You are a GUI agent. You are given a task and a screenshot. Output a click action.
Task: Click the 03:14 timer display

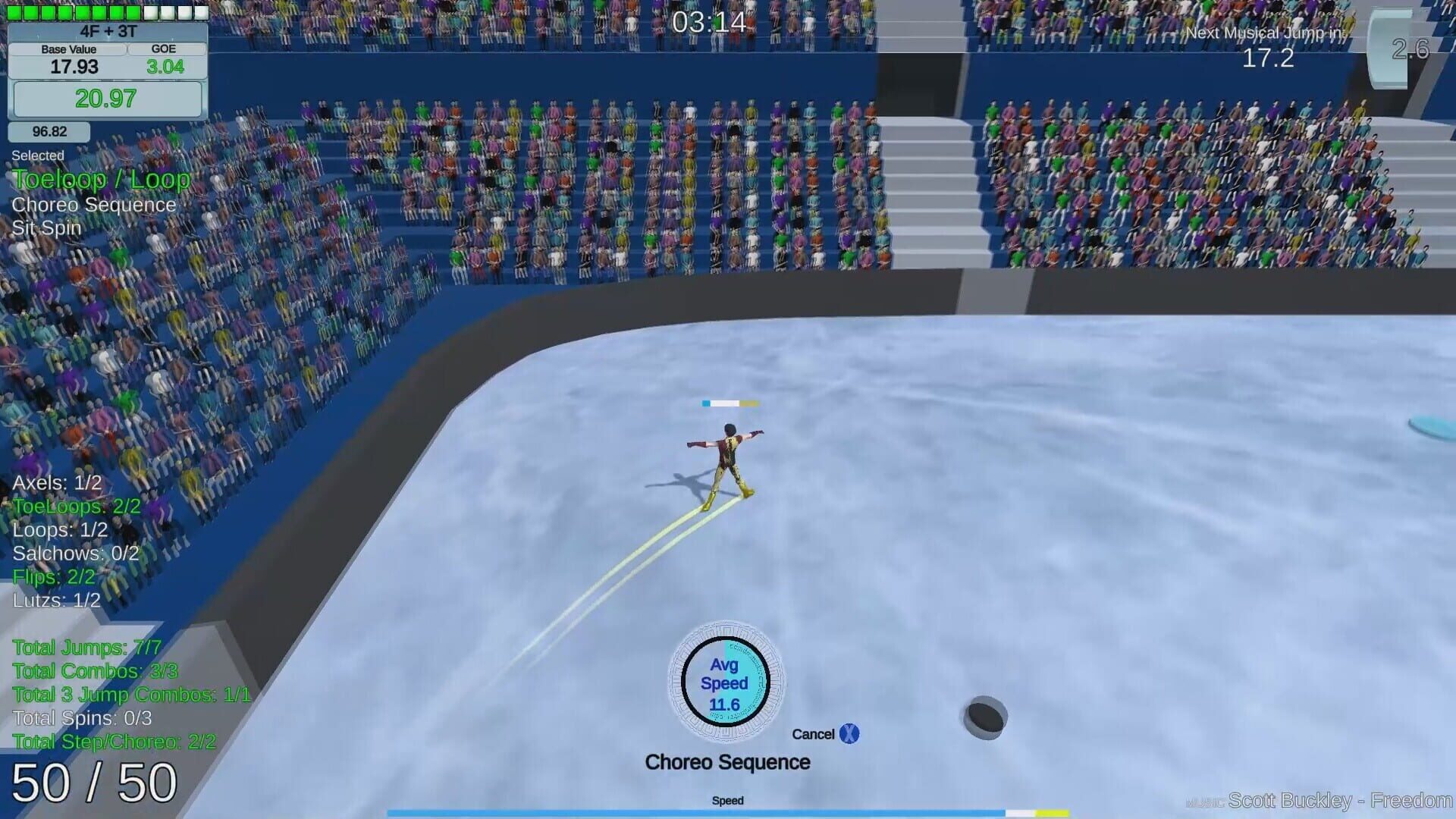[x=707, y=23]
